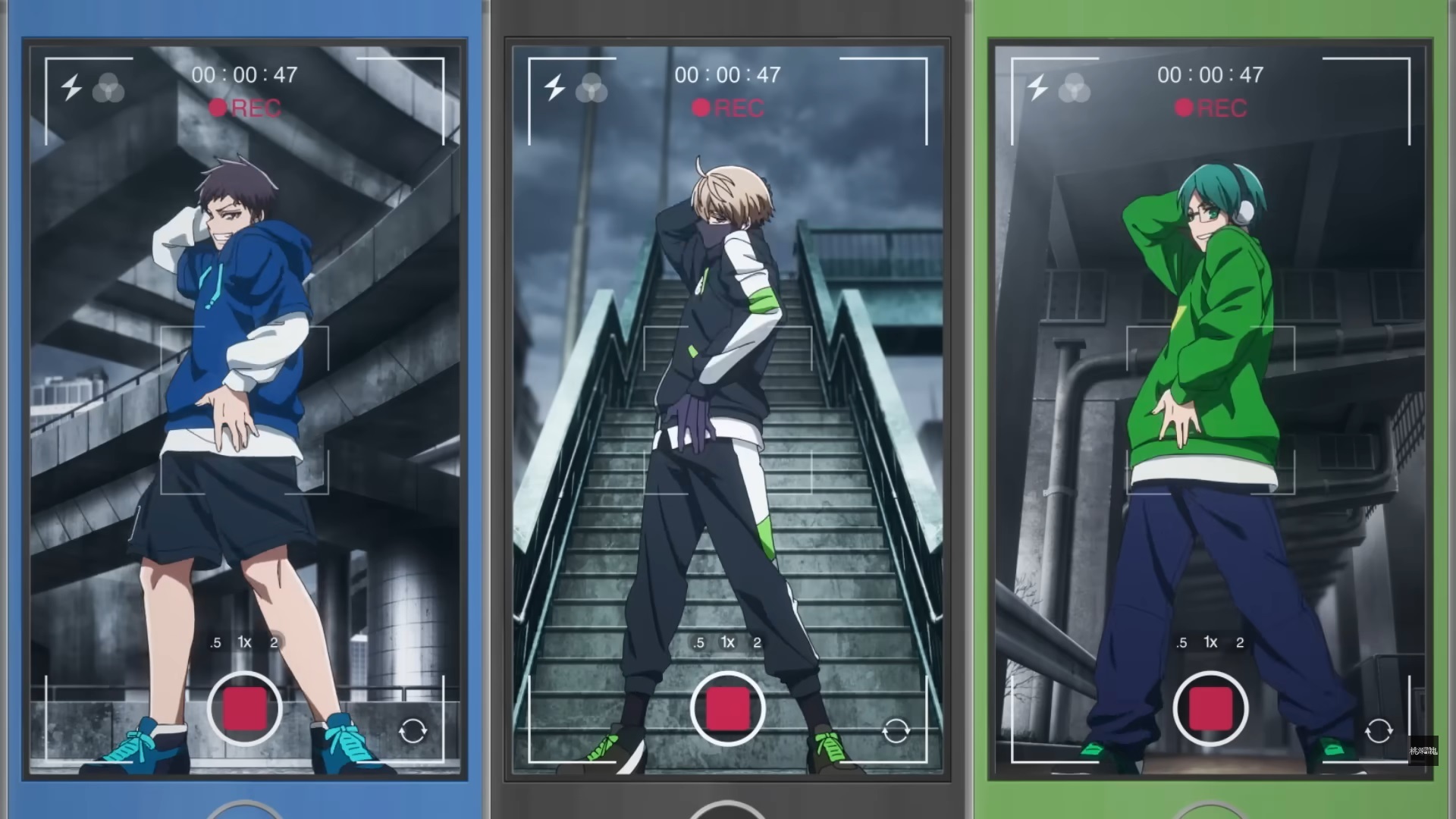Flip the camera on the blue phone
1456x819 pixels.
tap(413, 731)
